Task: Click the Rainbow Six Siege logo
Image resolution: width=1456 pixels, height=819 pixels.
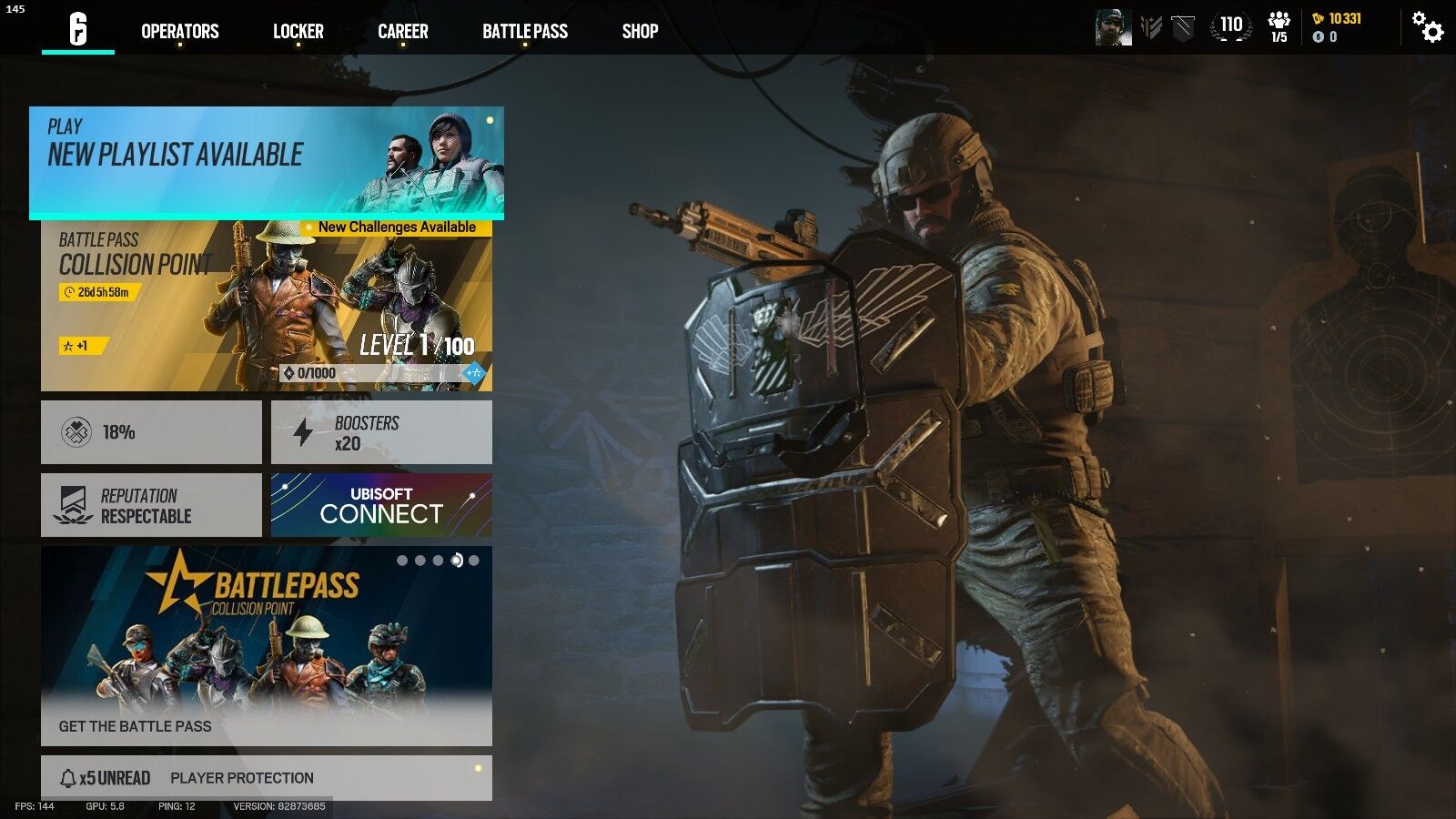Action: pyautogui.click(x=76, y=30)
